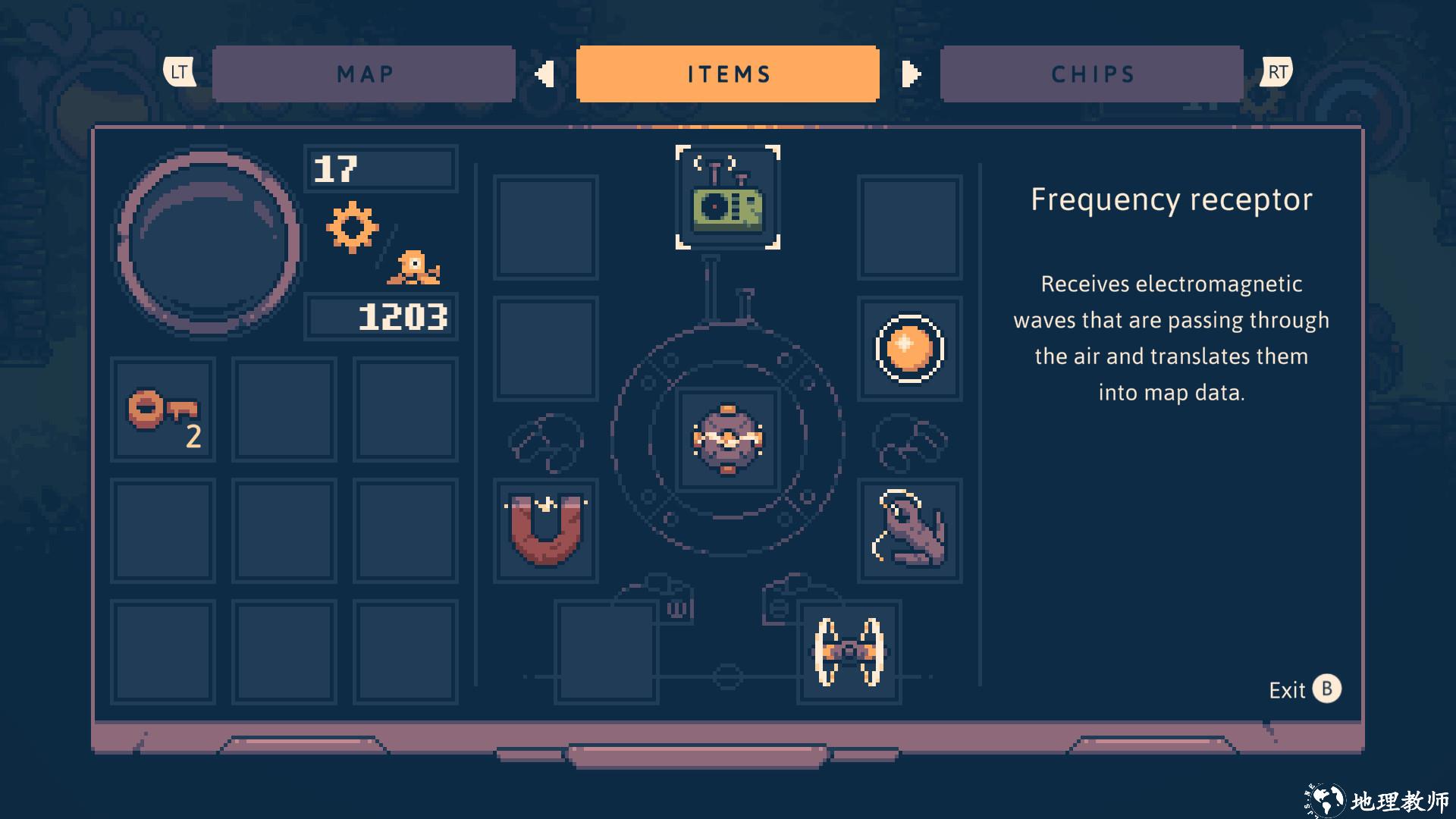Select the central round robot core
Viewport: 1456px width, 819px height.
click(x=728, y=439)
